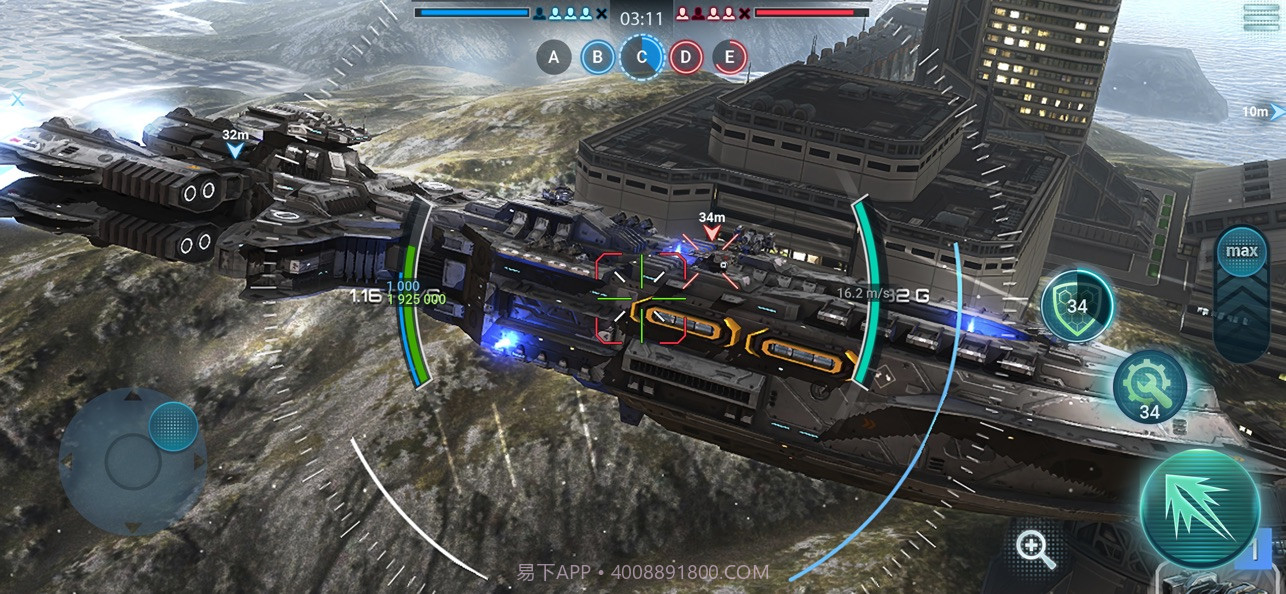Screen dimensions: 1286x594
Task: Open the hamburger menu
Action: (1262, 17)
